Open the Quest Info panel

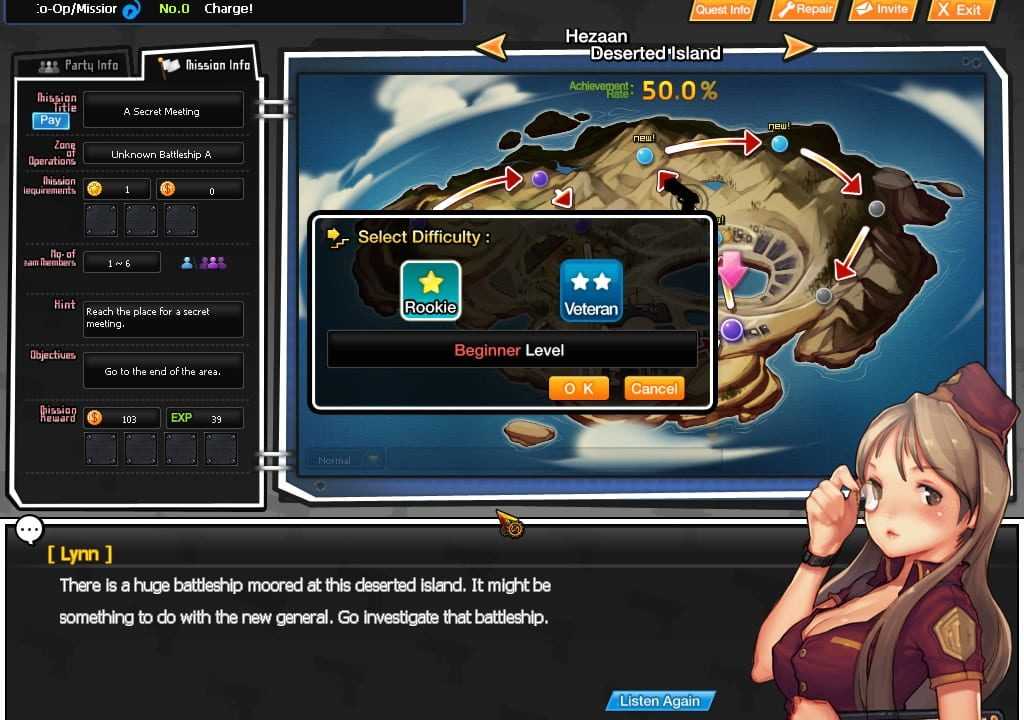[x=723, y=10]
